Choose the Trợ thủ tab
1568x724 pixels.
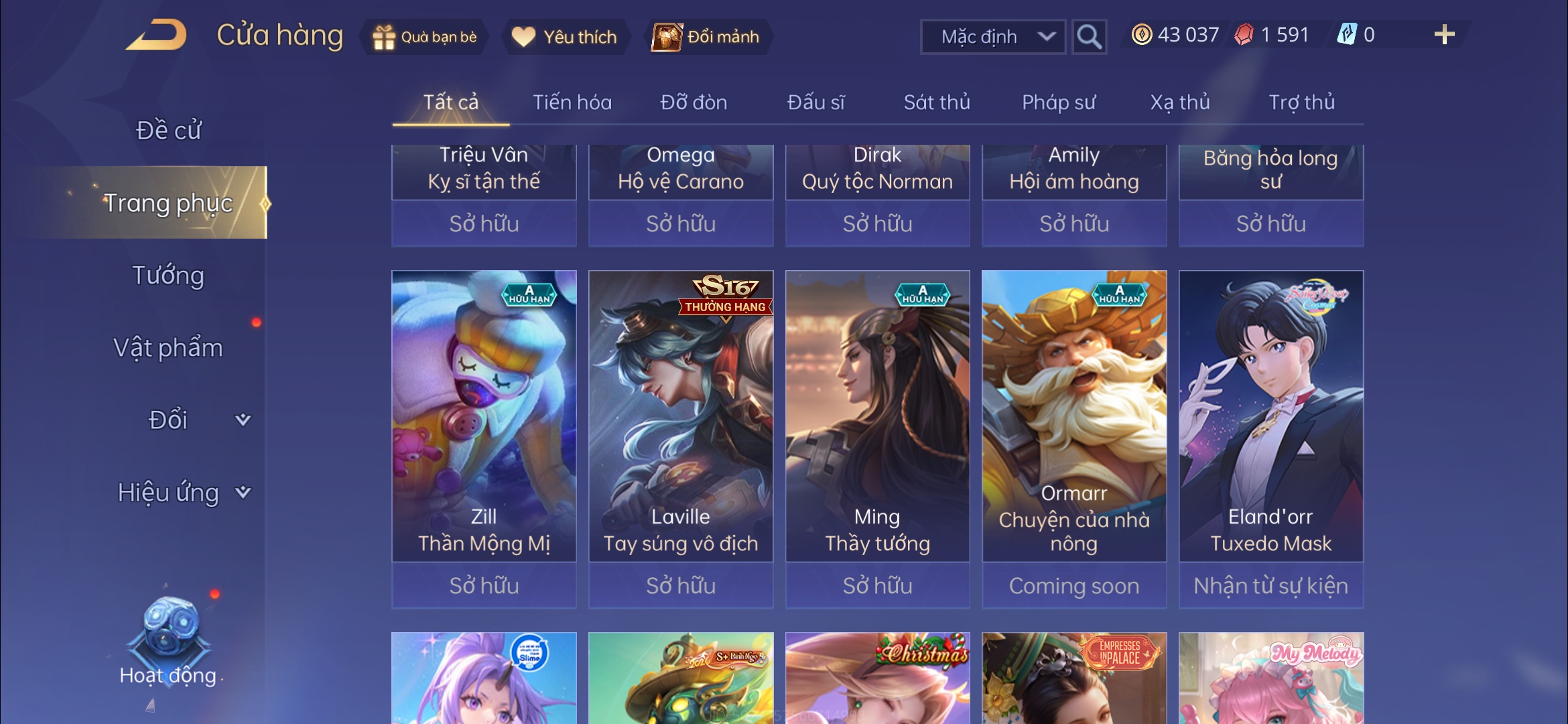(1301, 103)
